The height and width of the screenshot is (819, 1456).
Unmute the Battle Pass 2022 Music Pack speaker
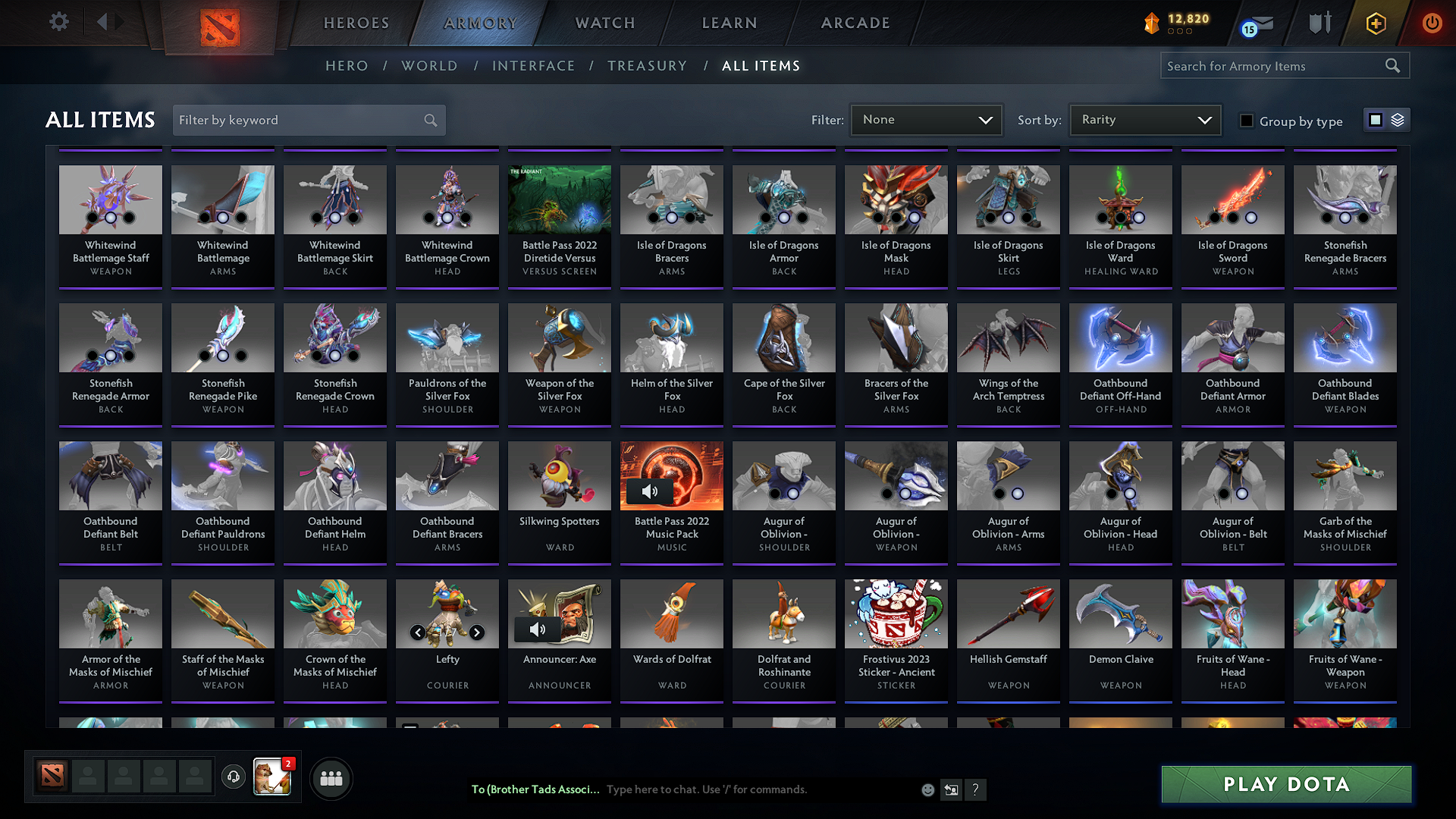coord(651,491)
